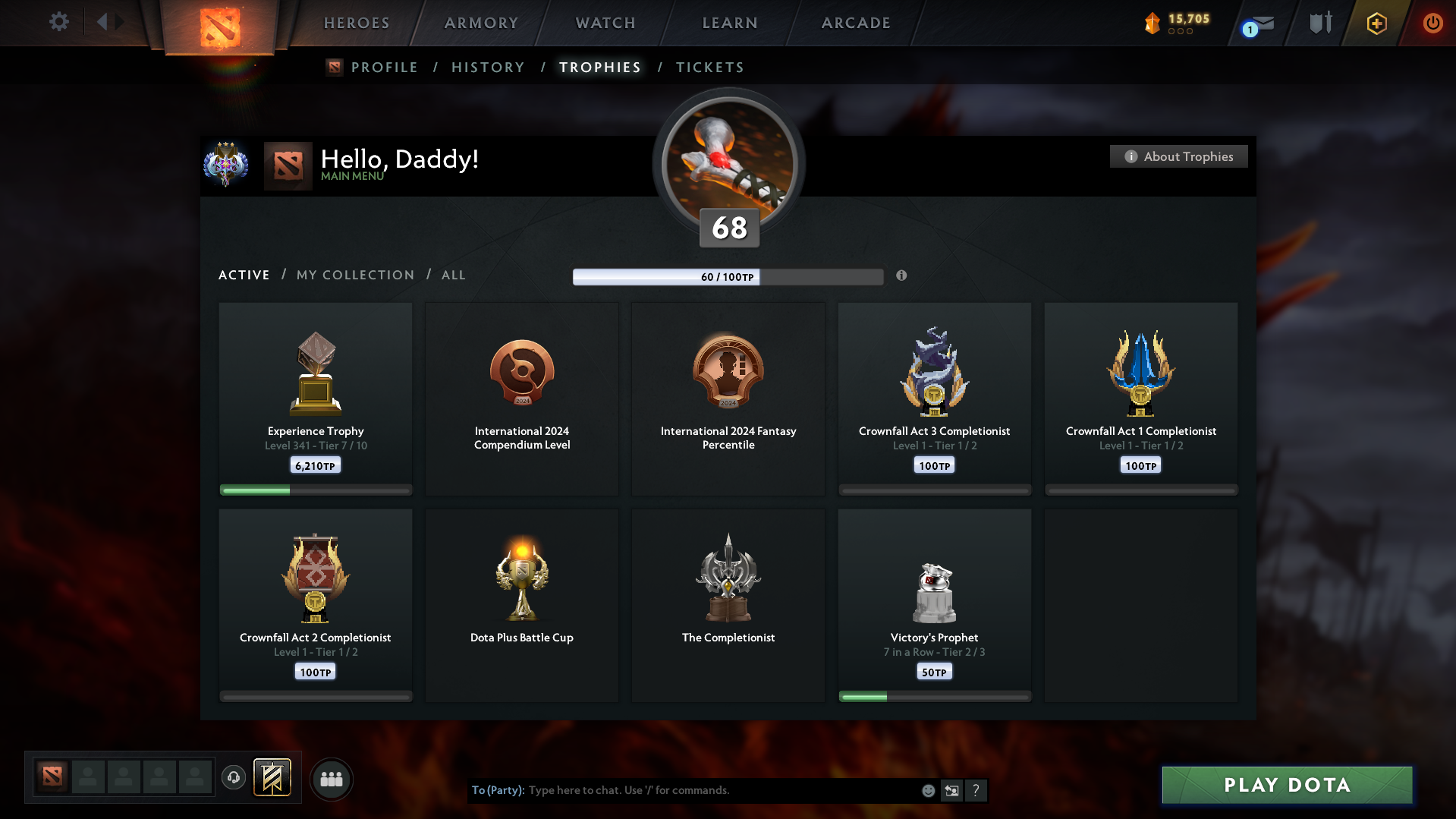Focus the party chat input box

(721, 790)
